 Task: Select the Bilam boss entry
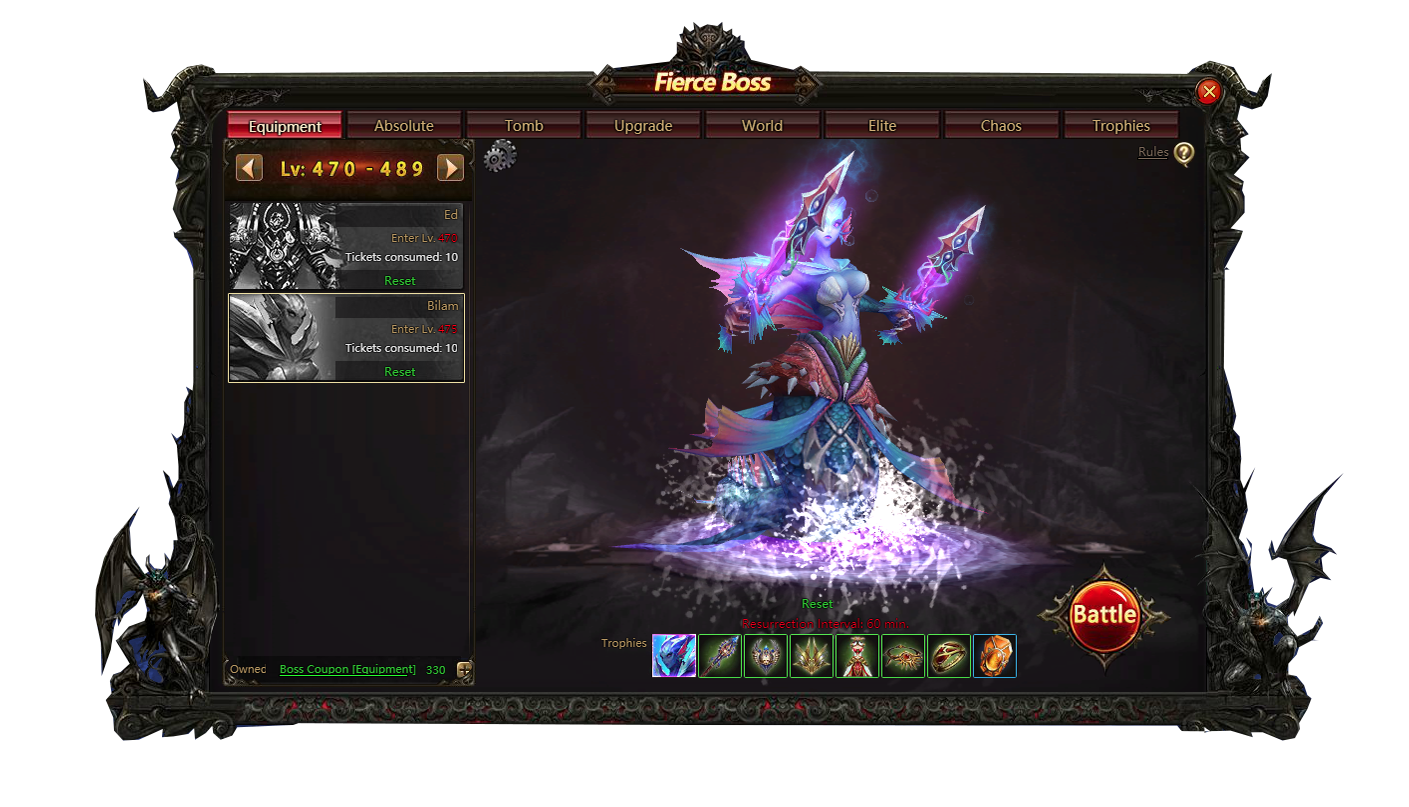pyautogui.click(x=346, y=337)
